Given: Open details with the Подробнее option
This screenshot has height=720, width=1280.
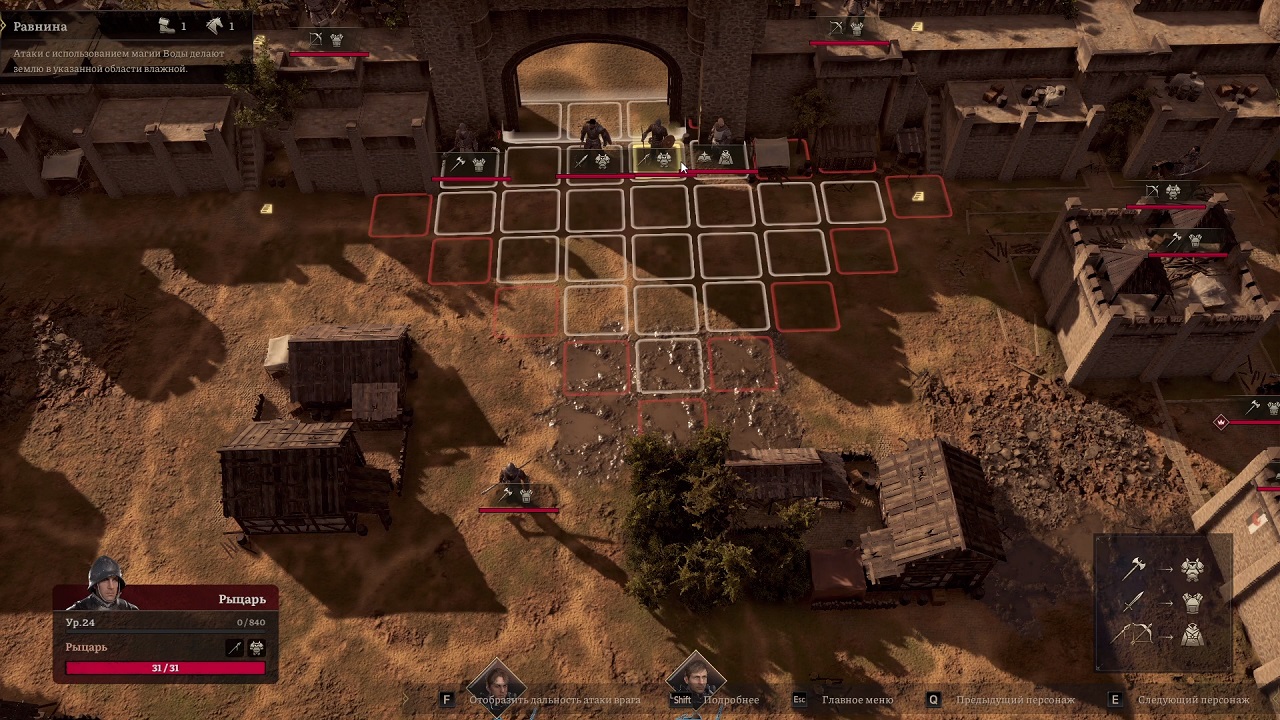Looking at the screenshot, I should click(x=730, y=700).
